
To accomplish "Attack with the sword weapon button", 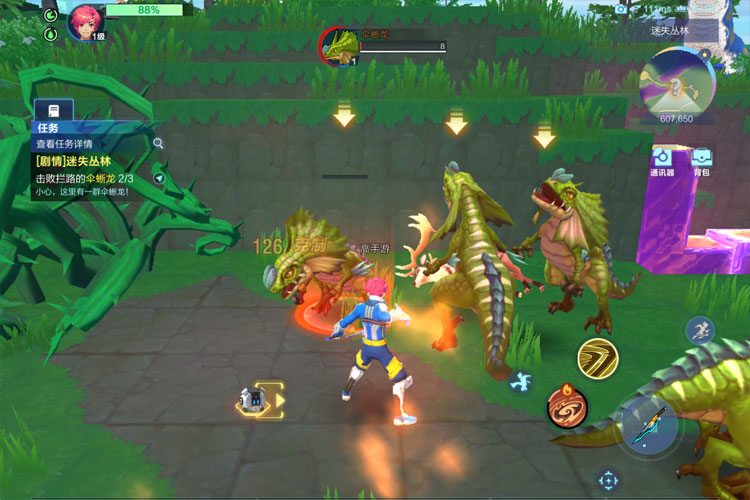I will (x=650, y=424).
